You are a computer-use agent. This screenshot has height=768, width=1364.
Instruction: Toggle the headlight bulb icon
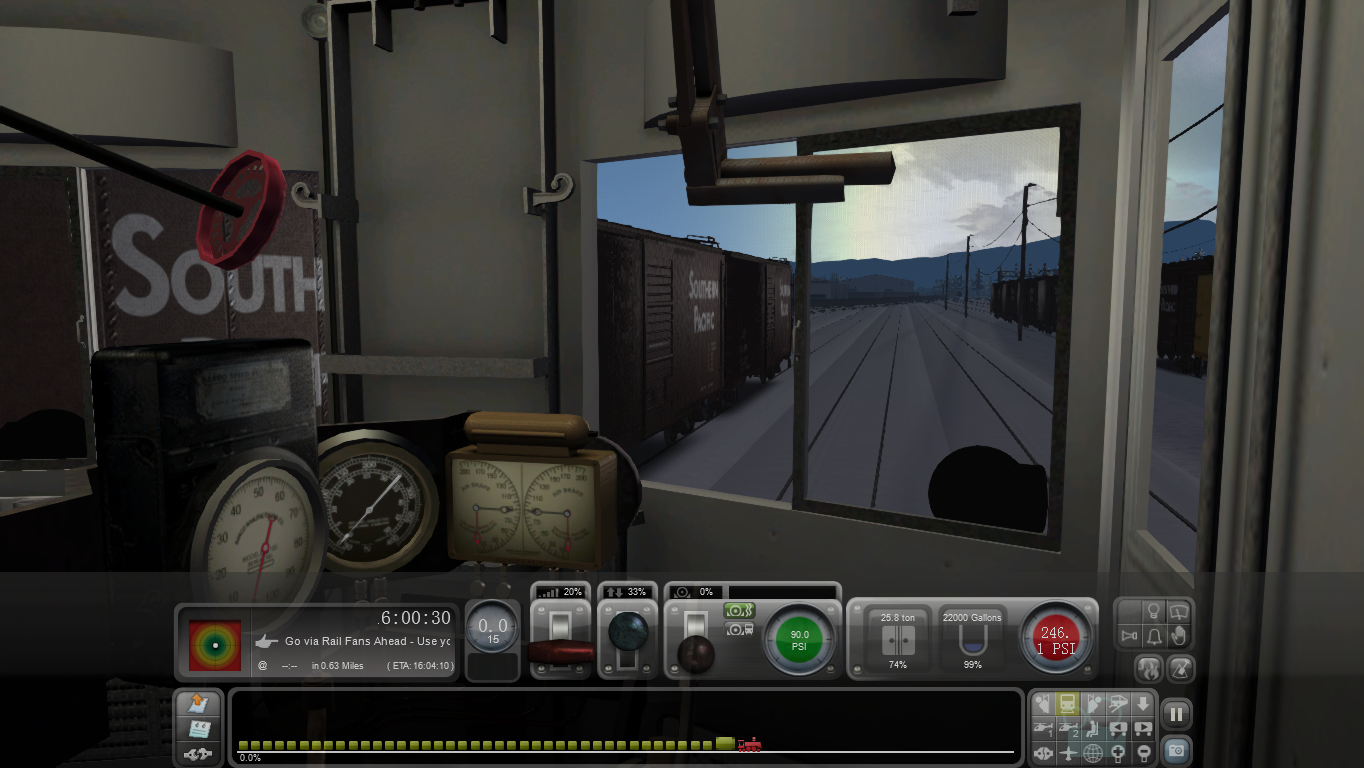tap(1153, 610)
